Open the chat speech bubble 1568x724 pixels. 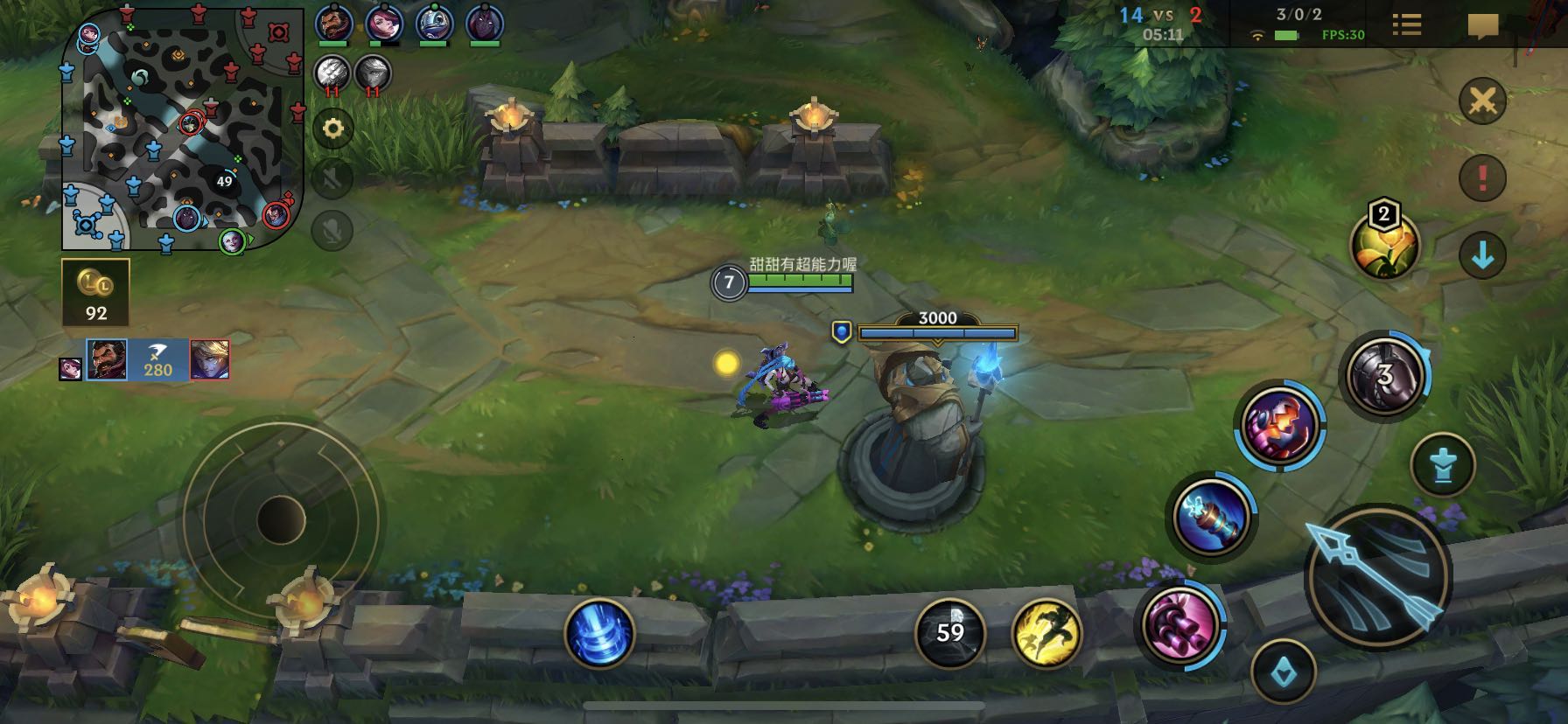coord(1482,26)
